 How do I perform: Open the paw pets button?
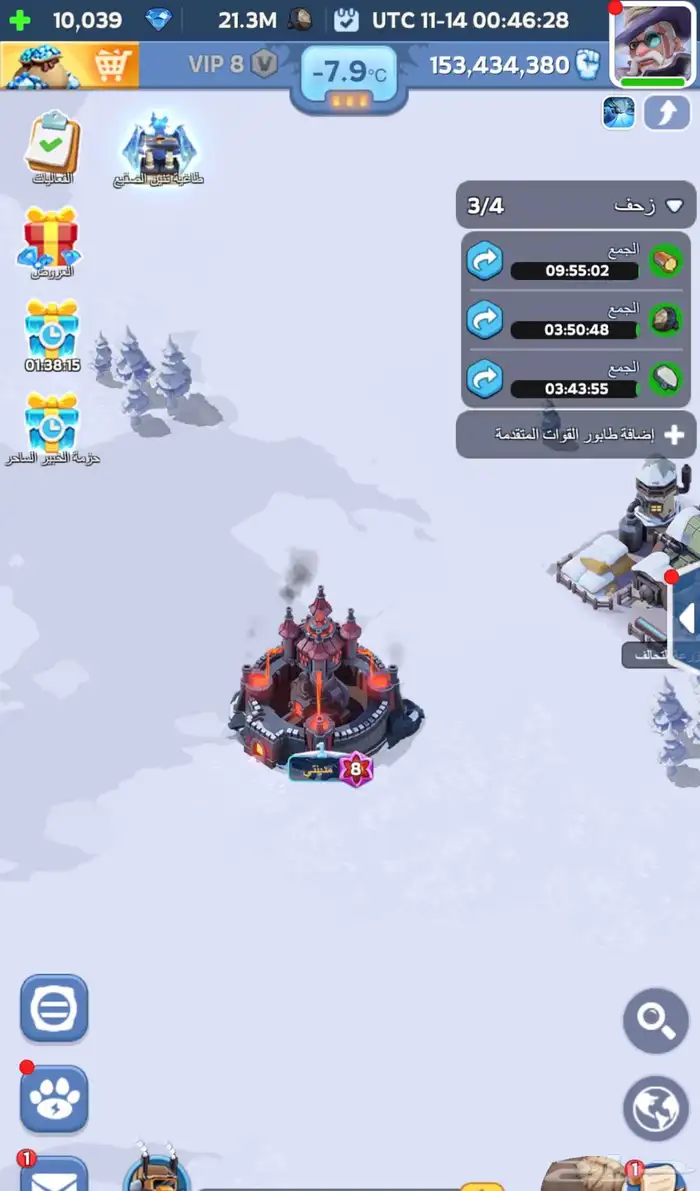coord(54,1099)
